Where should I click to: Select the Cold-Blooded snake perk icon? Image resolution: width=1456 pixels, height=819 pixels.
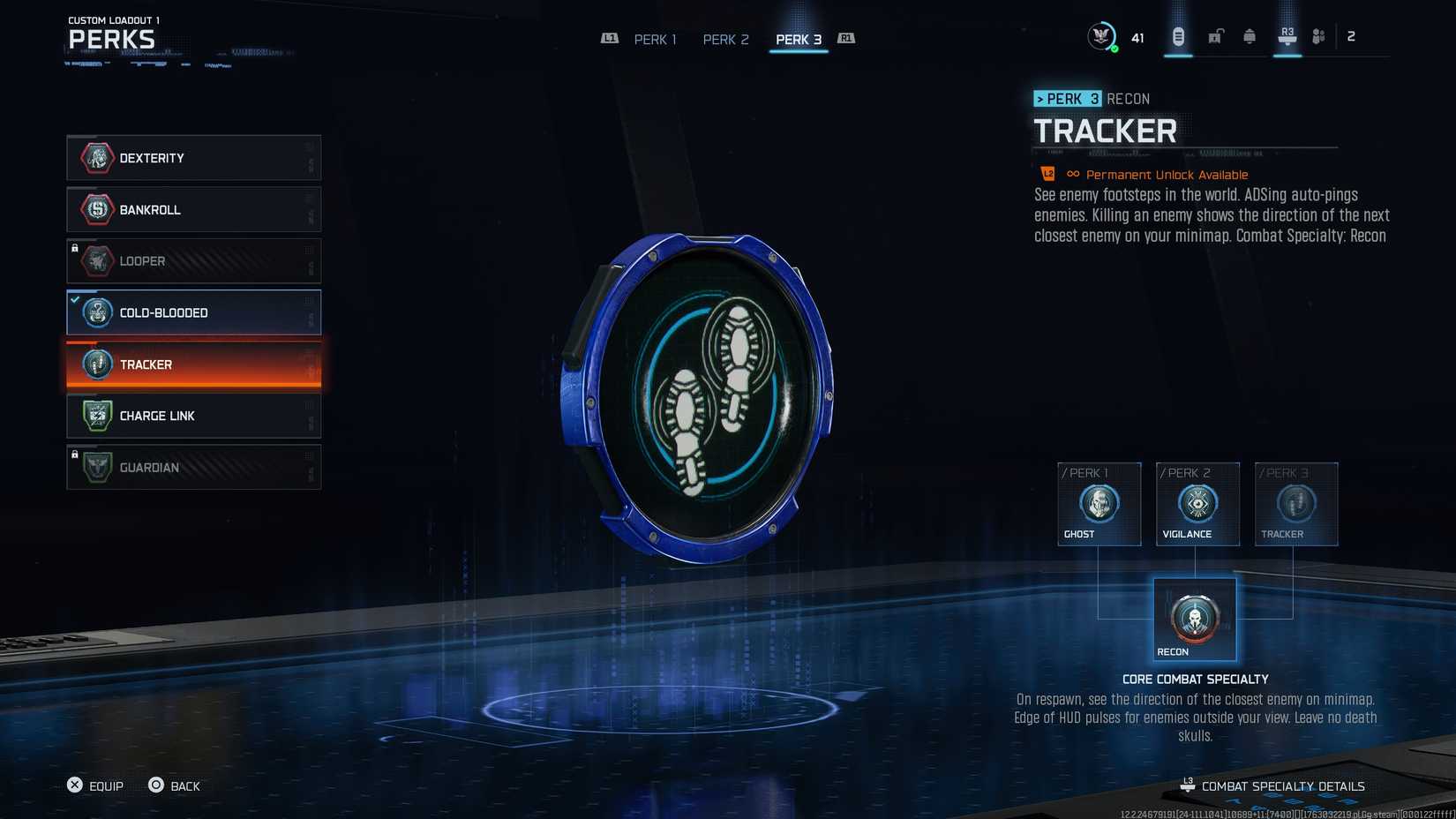[x=96, y=312]
